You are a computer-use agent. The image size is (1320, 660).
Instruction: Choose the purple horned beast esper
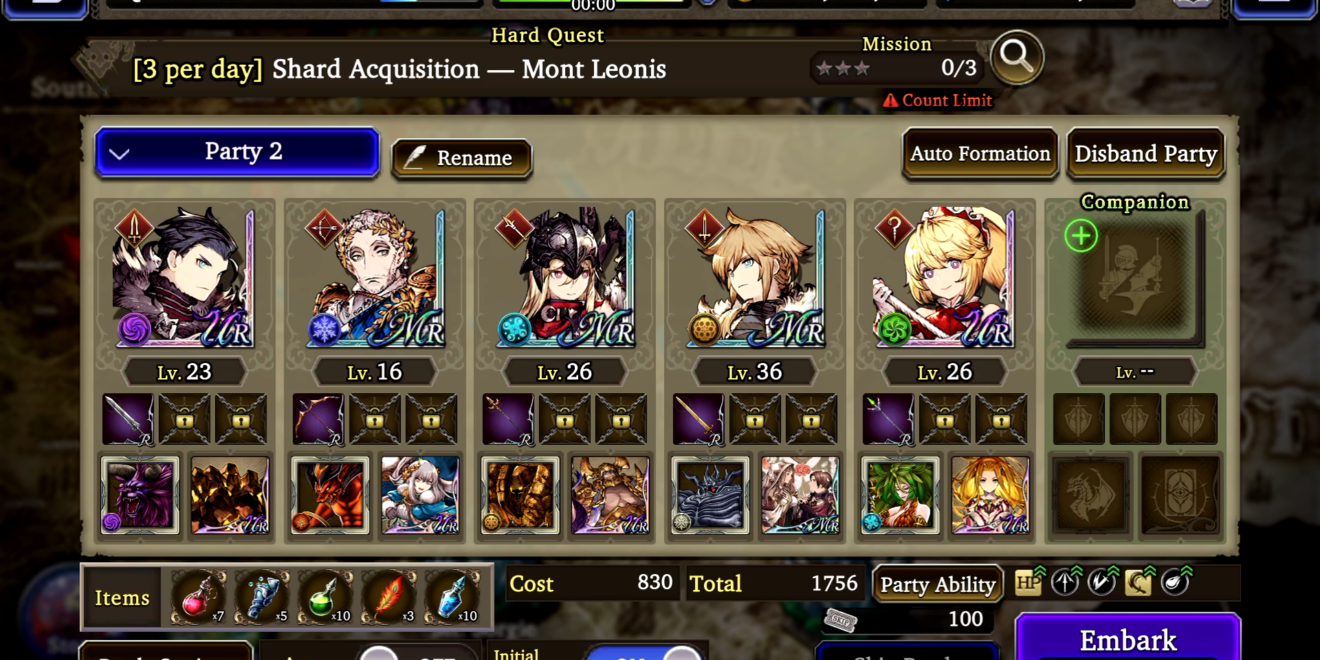140,495
